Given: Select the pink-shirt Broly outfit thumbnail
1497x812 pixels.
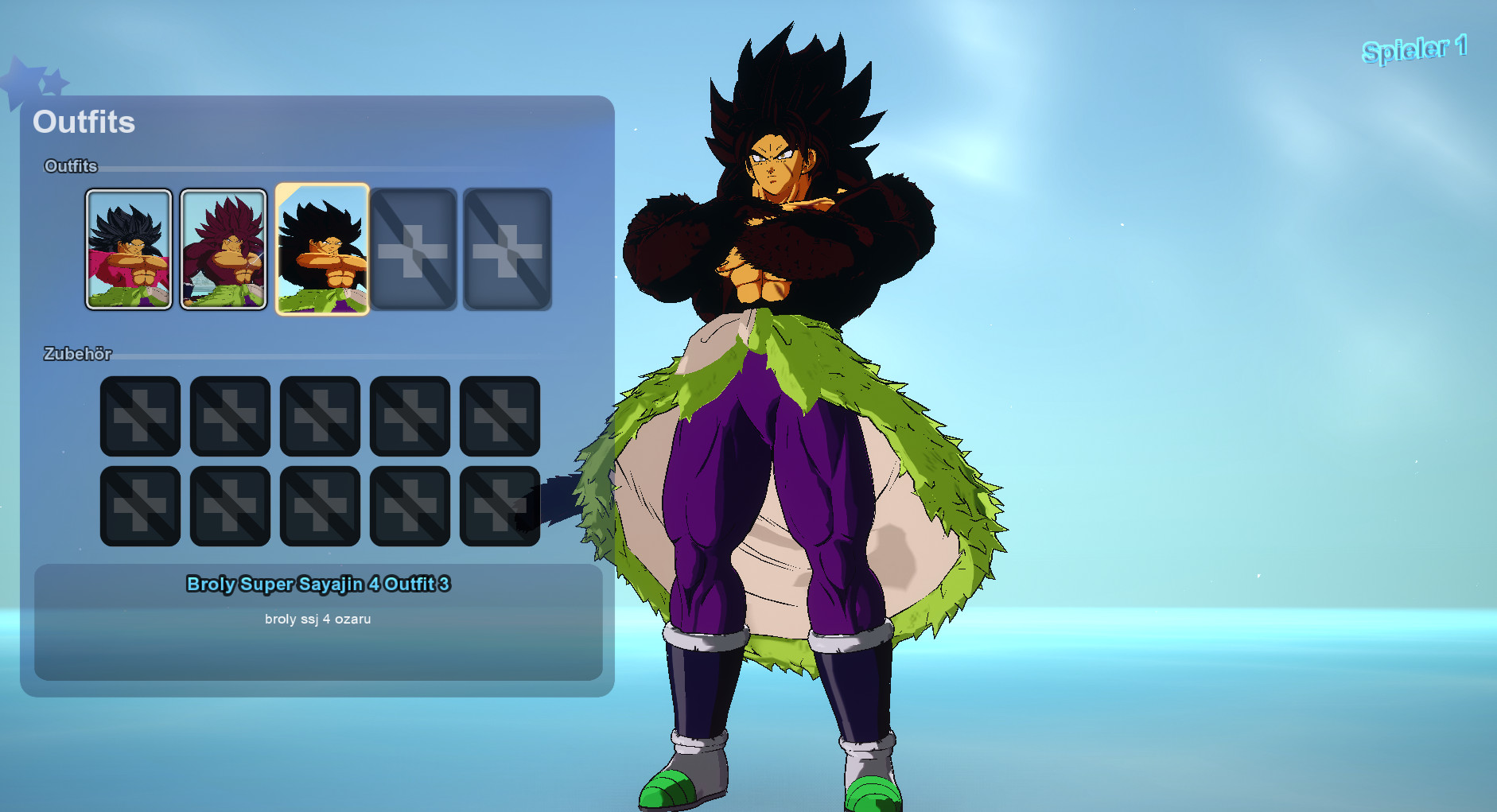Looking at the screenshot, I should click(129, 249).
